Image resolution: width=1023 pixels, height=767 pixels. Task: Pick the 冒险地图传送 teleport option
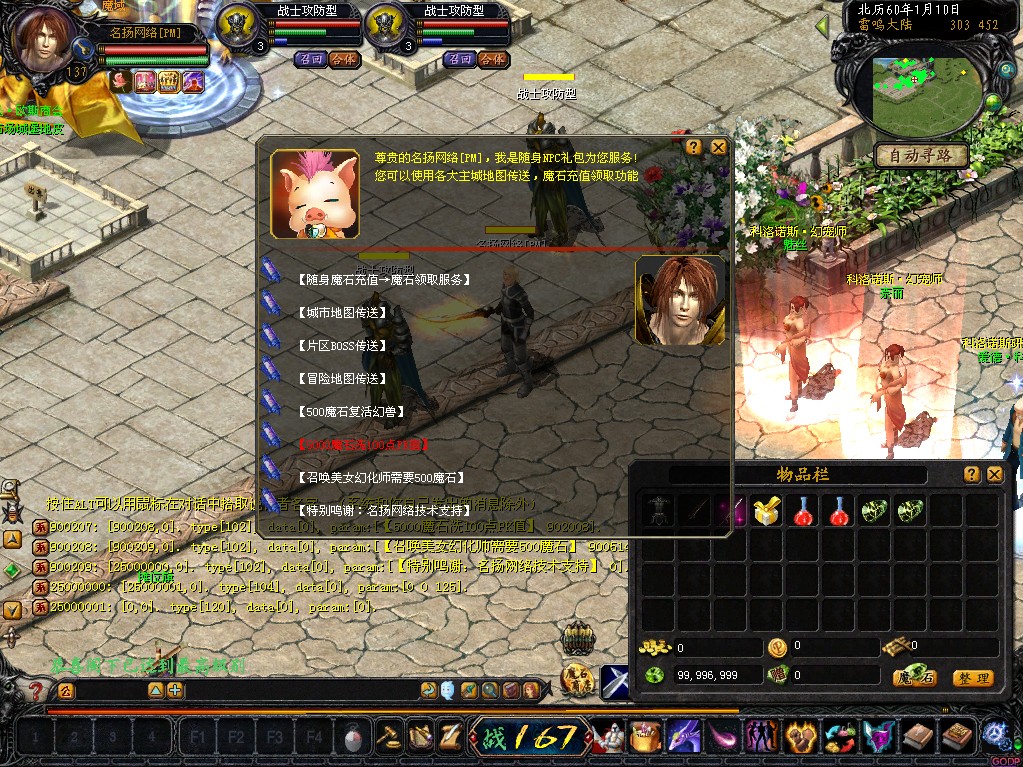[342, 379]
